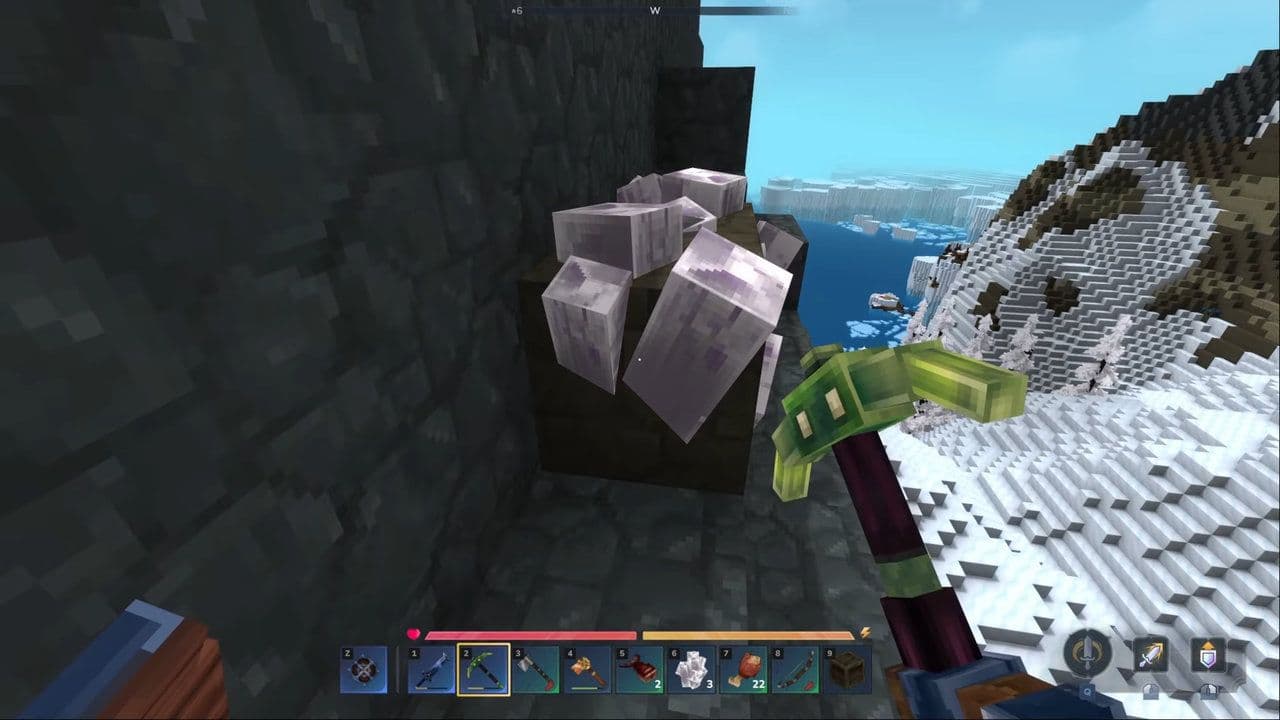The image size is (1280, 720).
Task: Select the green pickaxe hotbar slot
Action: 483,669
